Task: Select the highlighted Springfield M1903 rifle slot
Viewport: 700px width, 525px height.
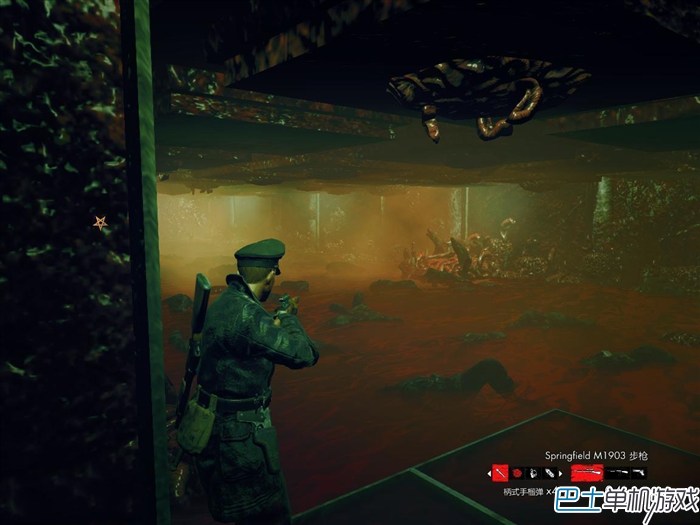Action: 586,473
